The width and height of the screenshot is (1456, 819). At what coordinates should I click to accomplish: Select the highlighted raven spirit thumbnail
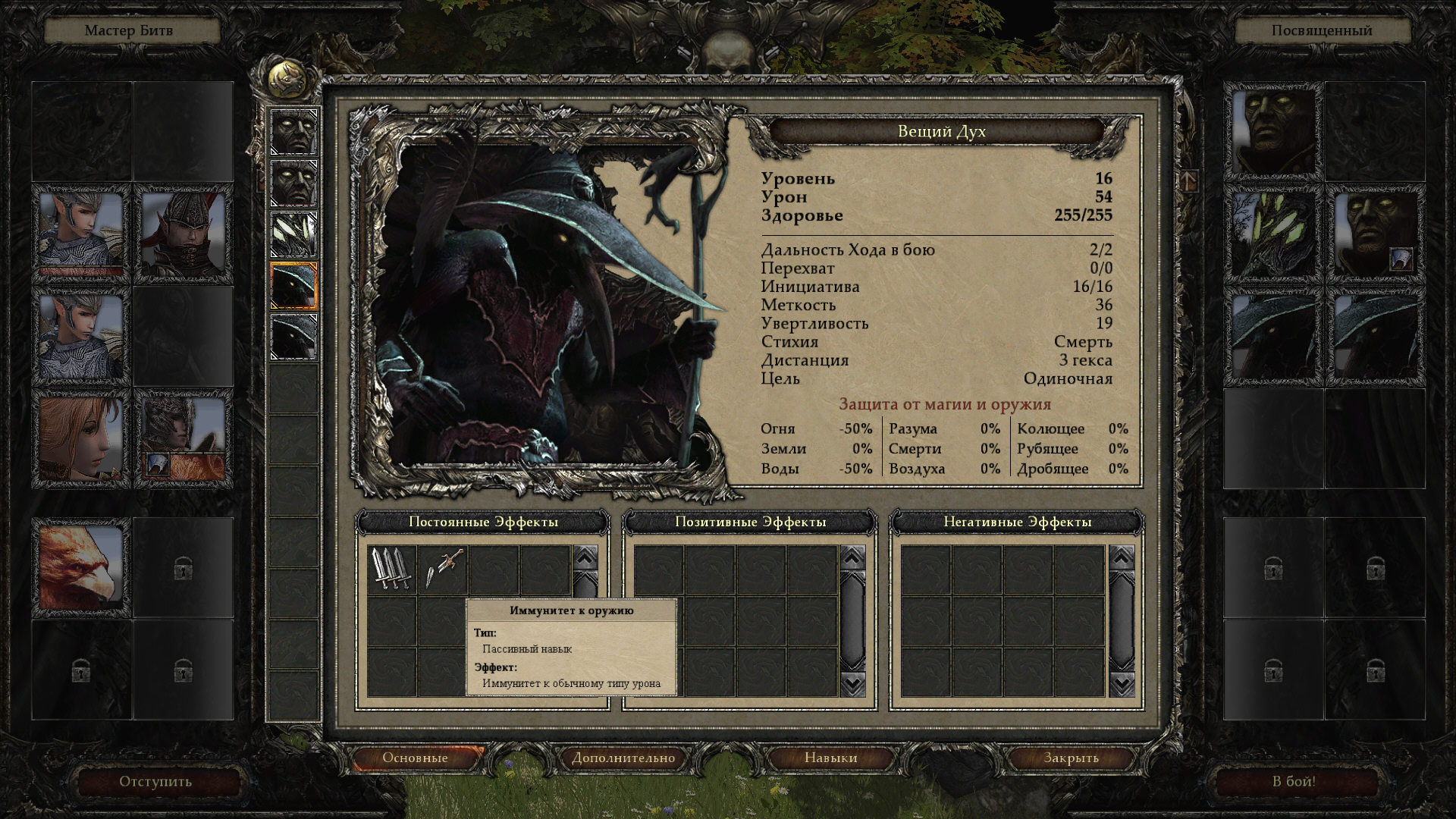(x=293, y=285)
